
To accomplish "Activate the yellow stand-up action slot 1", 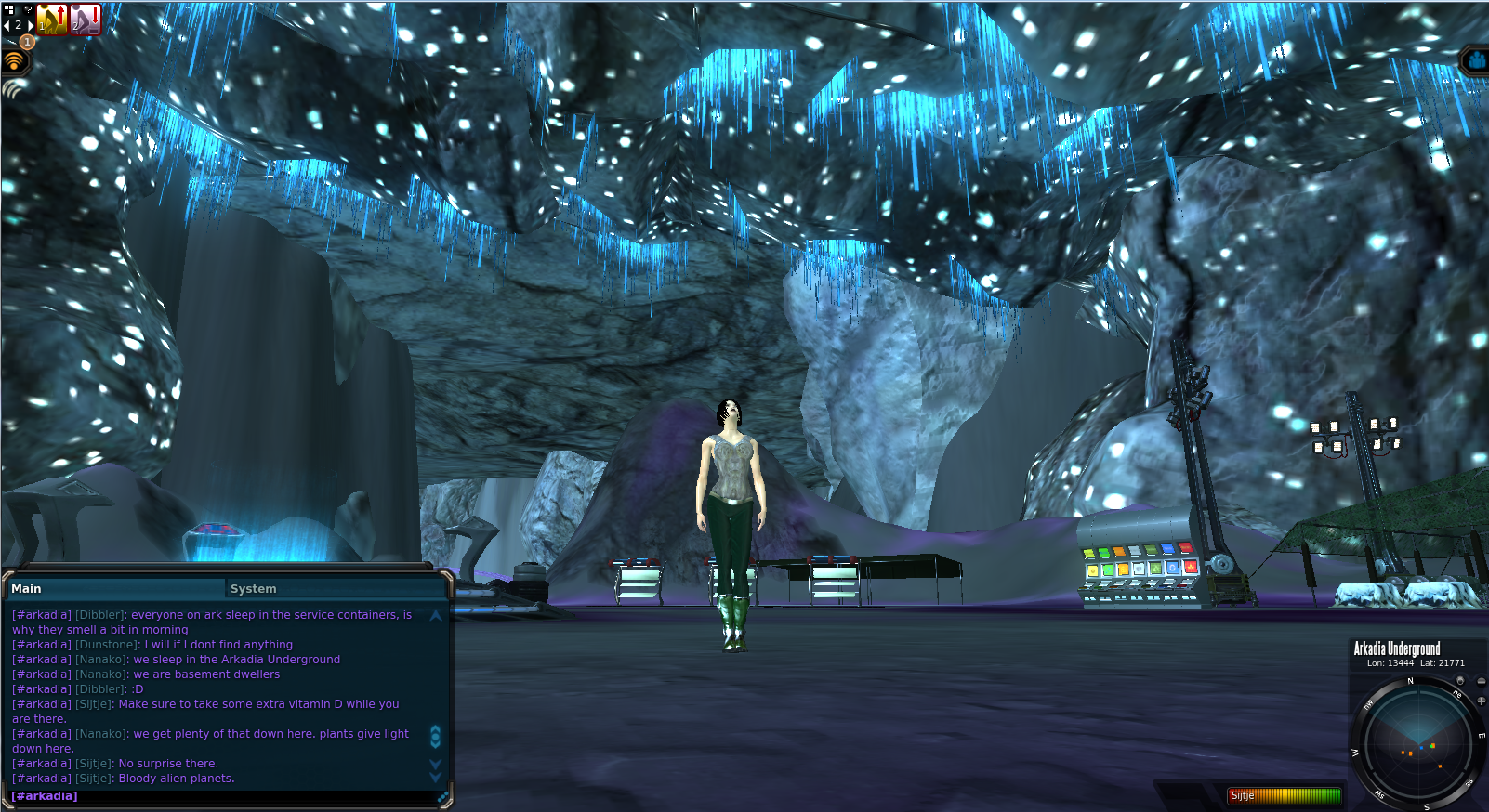I will click(x=52, y=20).
